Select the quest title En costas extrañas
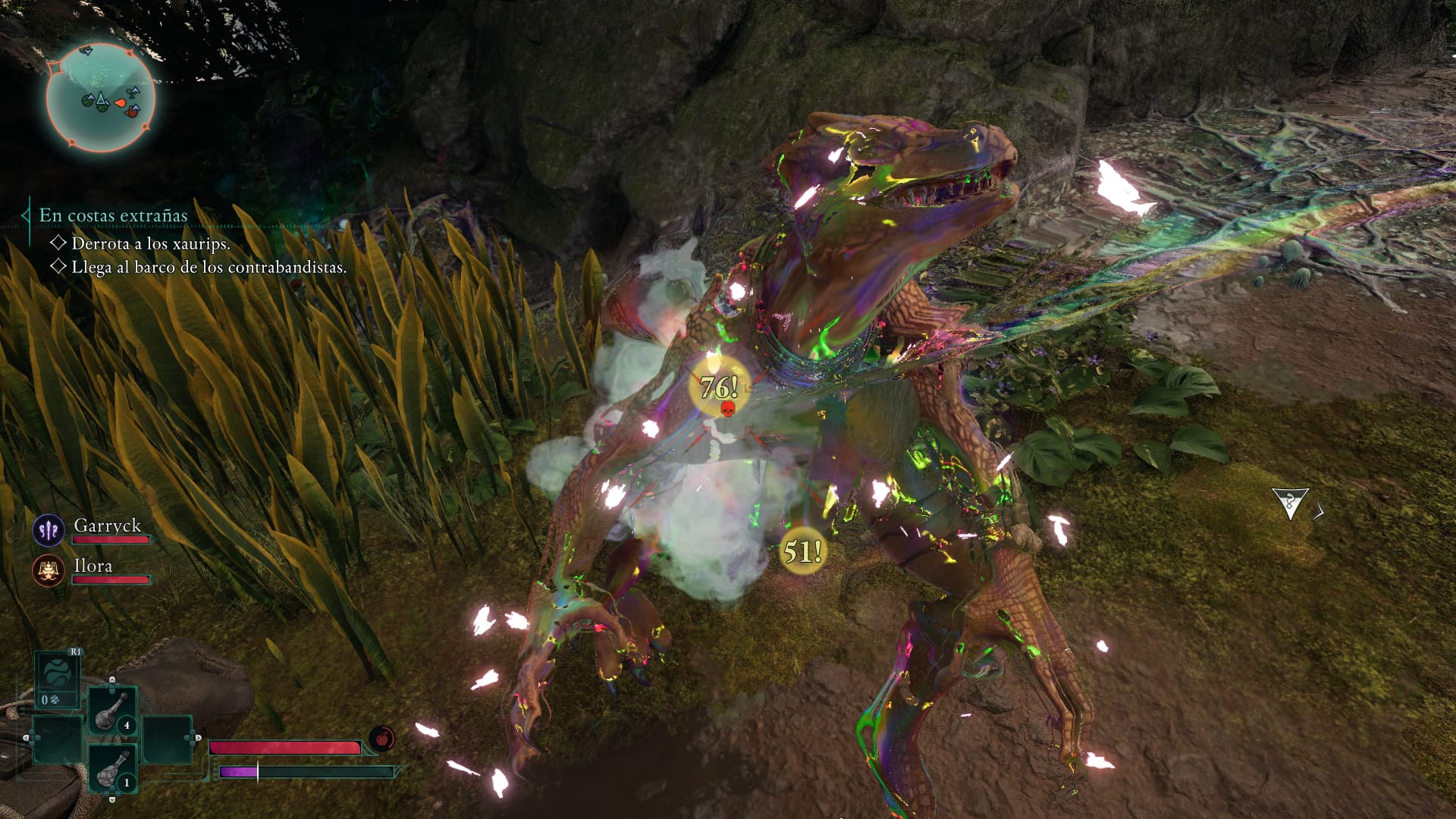The image size is (1456, 819). coord(113,215)
